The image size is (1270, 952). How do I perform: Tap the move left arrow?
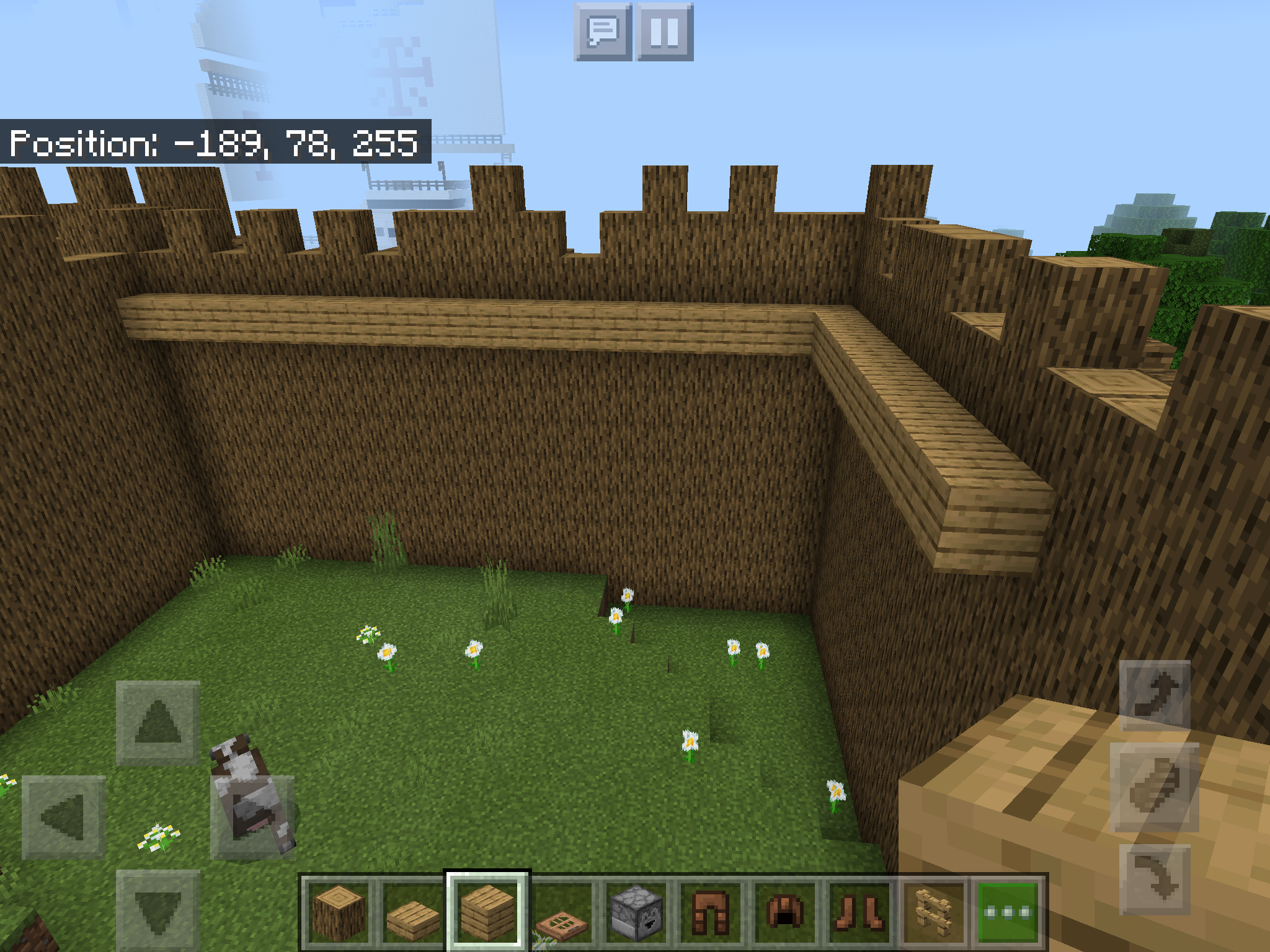pos(64,817)
